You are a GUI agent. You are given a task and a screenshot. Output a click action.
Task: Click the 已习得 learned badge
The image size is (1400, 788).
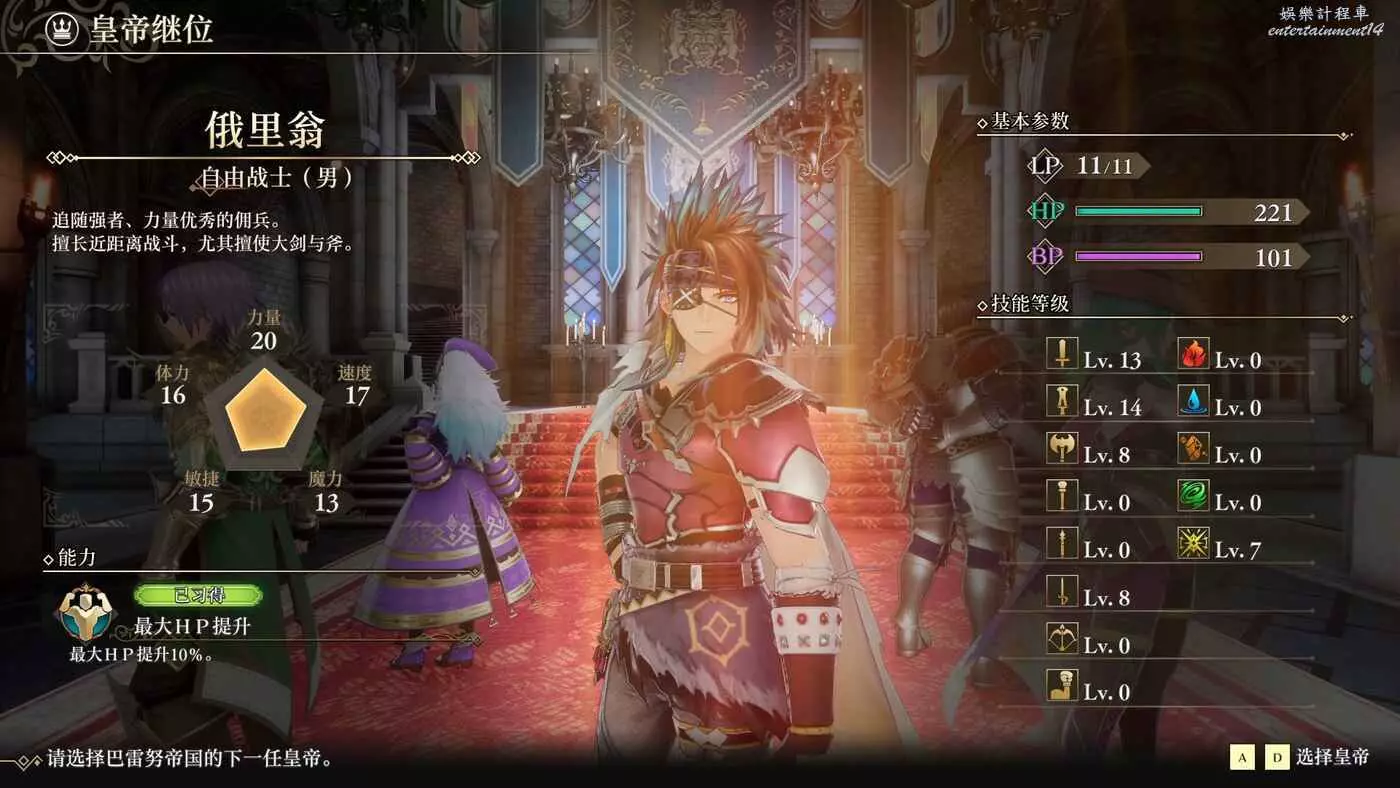pos(198,596)
